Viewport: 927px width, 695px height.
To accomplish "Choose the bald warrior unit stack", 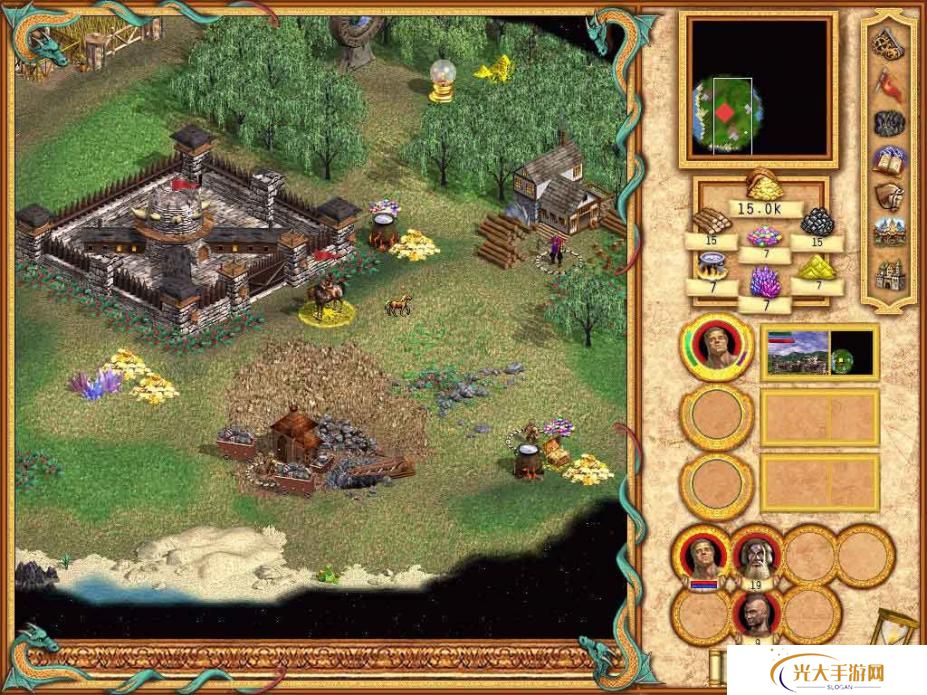I will click(757, 613).
